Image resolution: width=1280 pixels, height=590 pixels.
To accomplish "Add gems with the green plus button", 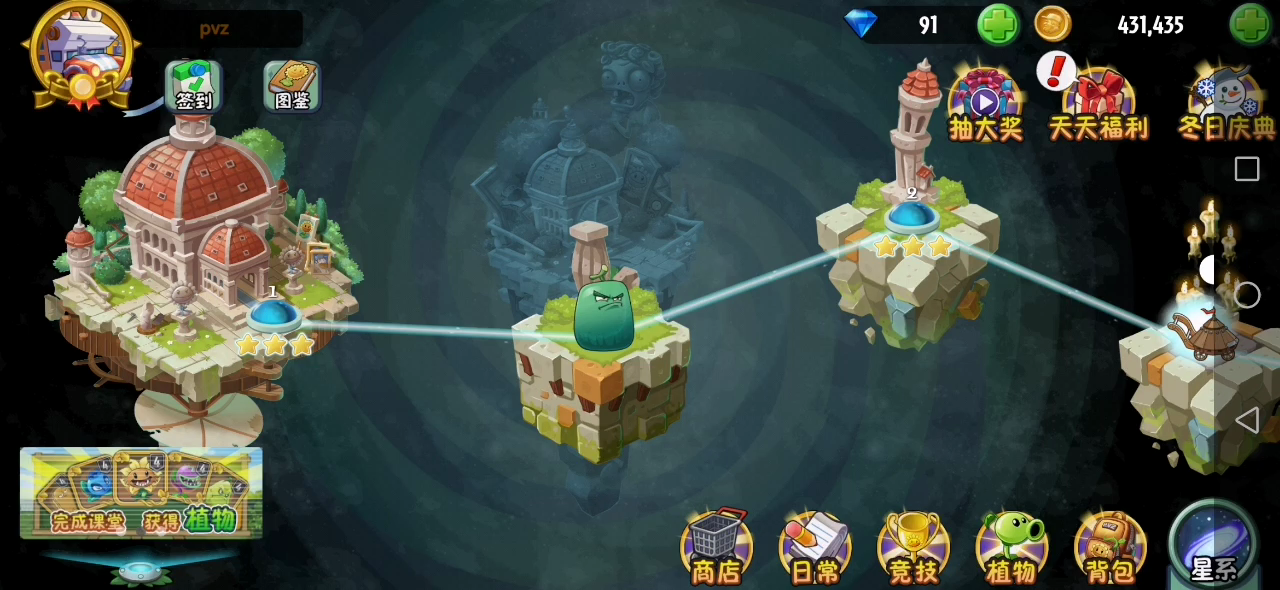I will 997,24.
